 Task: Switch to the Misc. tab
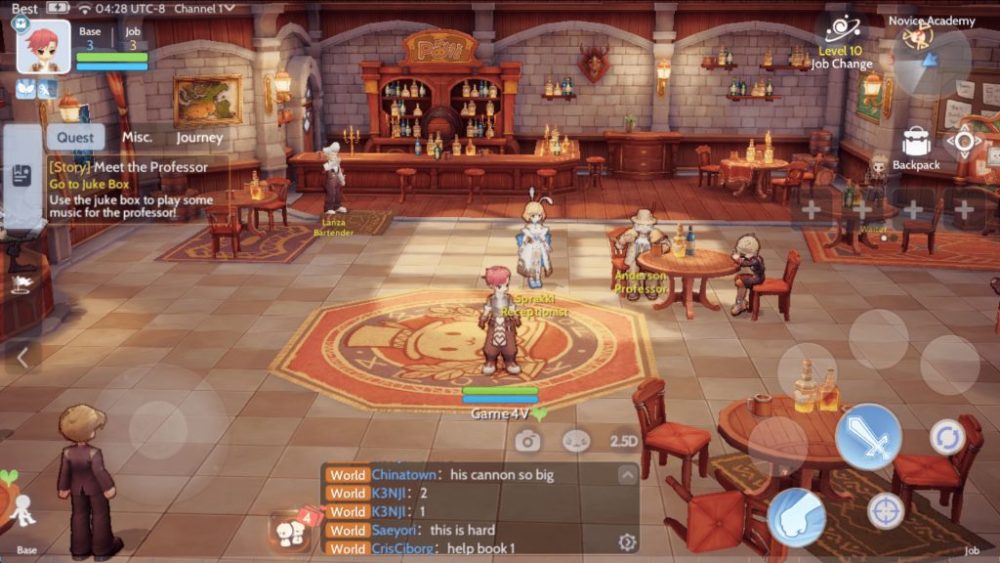pyautogui.click(x=137, y=137)
